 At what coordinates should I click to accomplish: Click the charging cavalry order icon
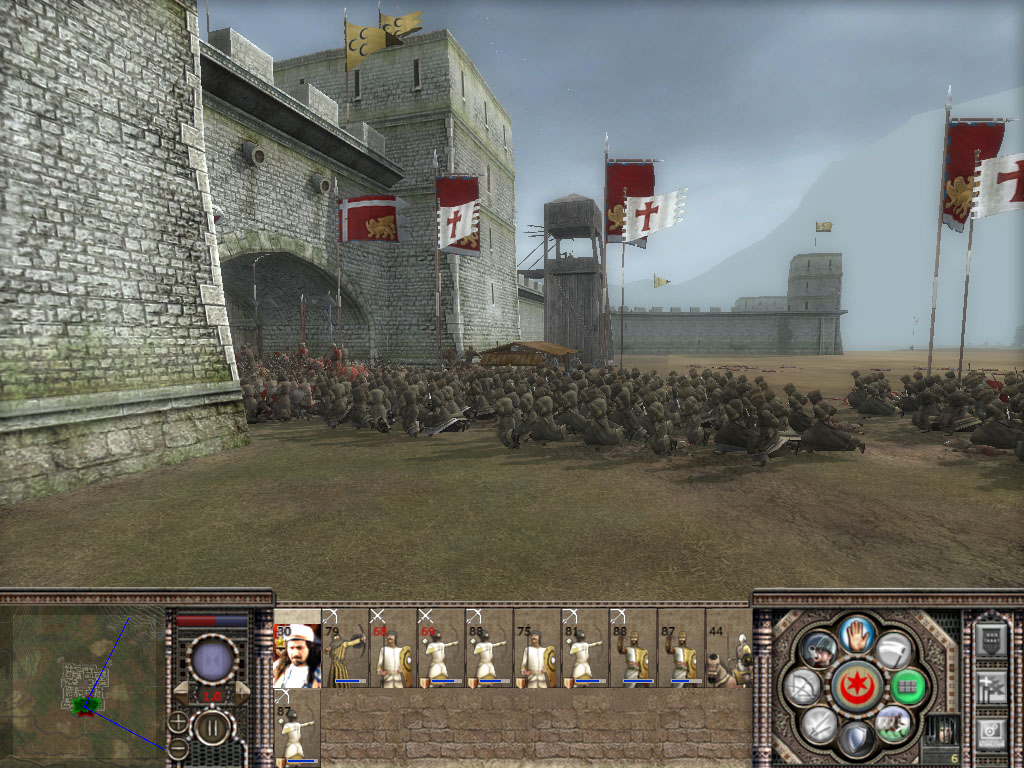coord(893,723)
